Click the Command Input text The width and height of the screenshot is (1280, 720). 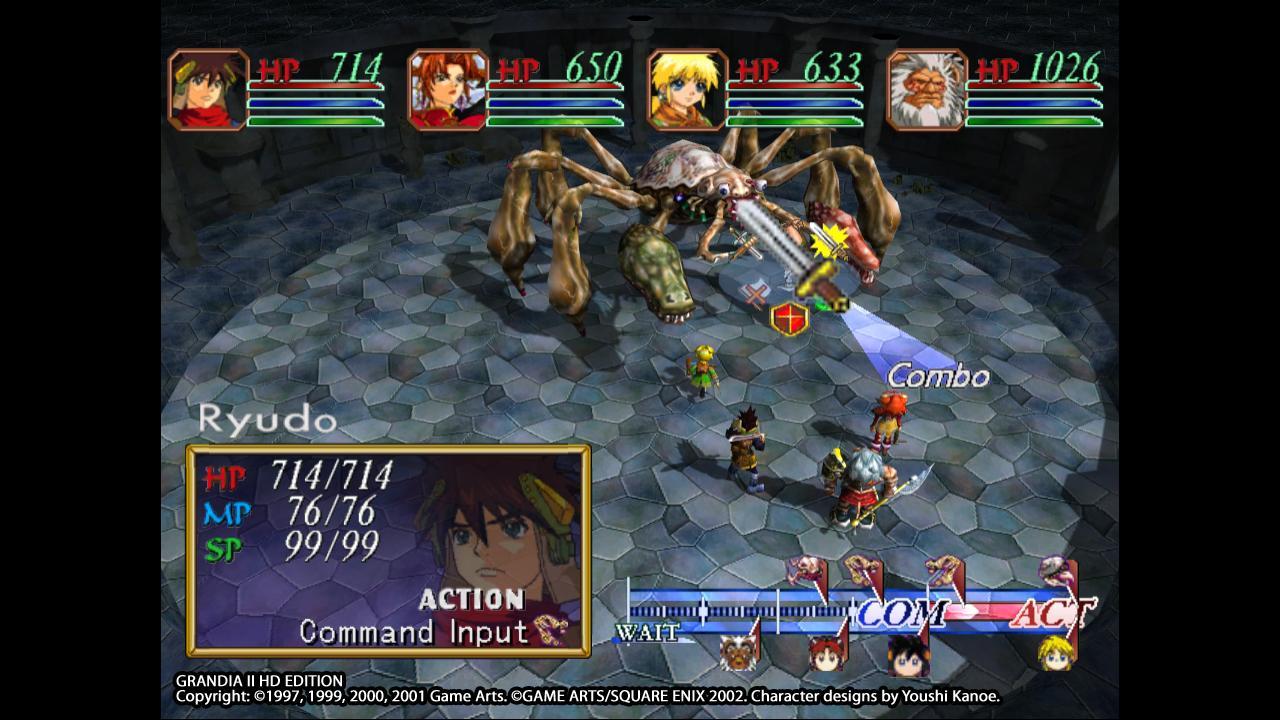coord(413,631)
